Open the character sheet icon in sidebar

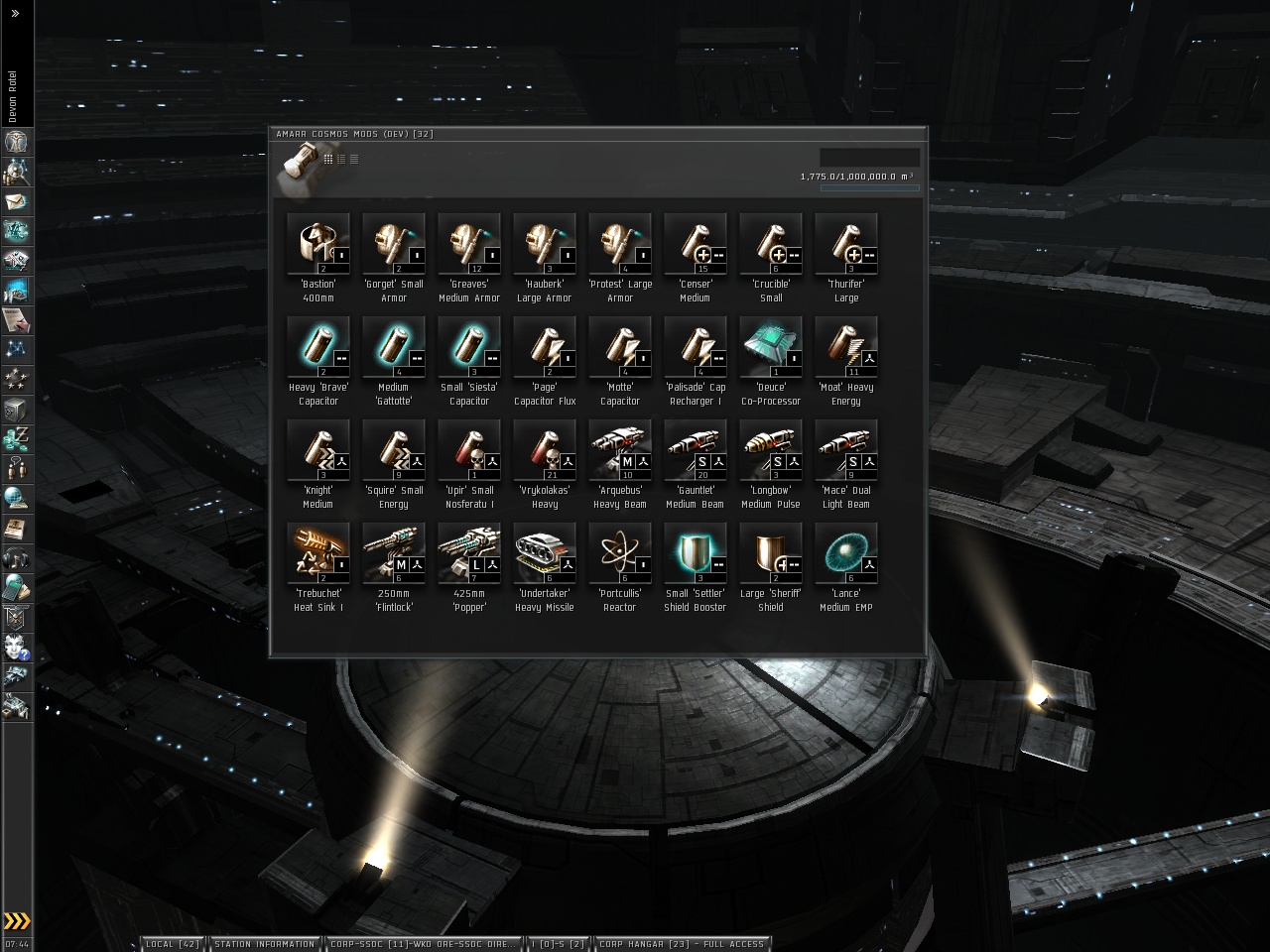click(16, 142)
